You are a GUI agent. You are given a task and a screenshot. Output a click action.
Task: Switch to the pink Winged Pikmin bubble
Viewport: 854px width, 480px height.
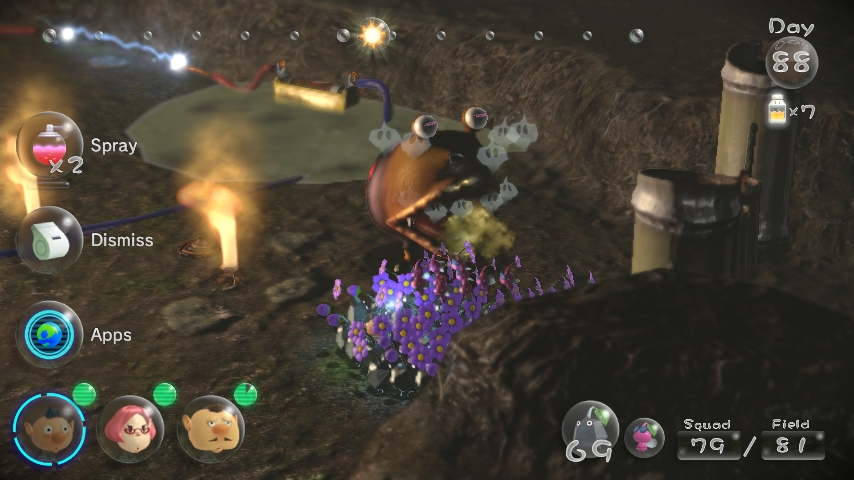[645, 436]
